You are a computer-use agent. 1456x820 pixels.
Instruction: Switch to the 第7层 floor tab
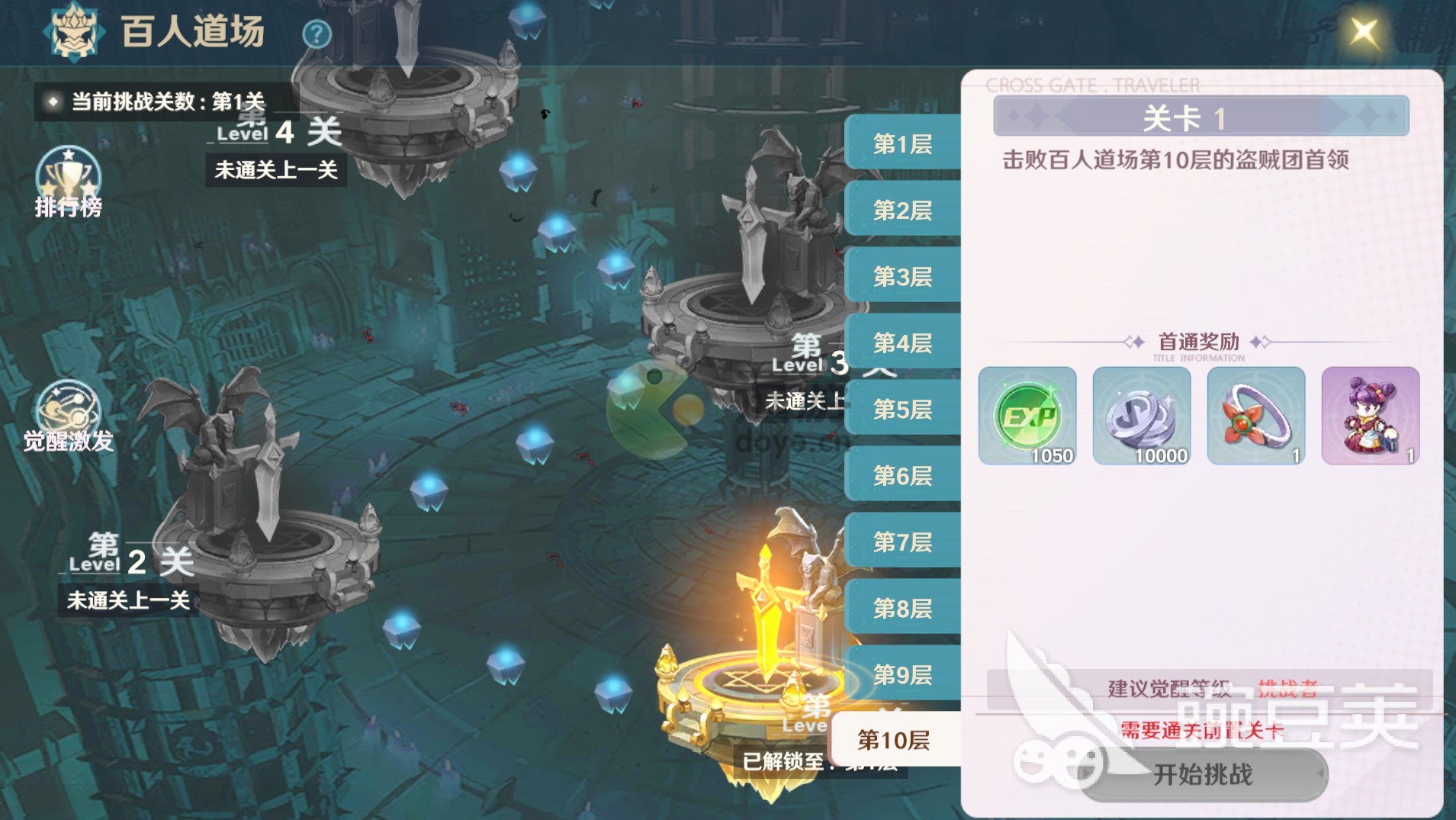pyautogui.click(x=904, y=542)
